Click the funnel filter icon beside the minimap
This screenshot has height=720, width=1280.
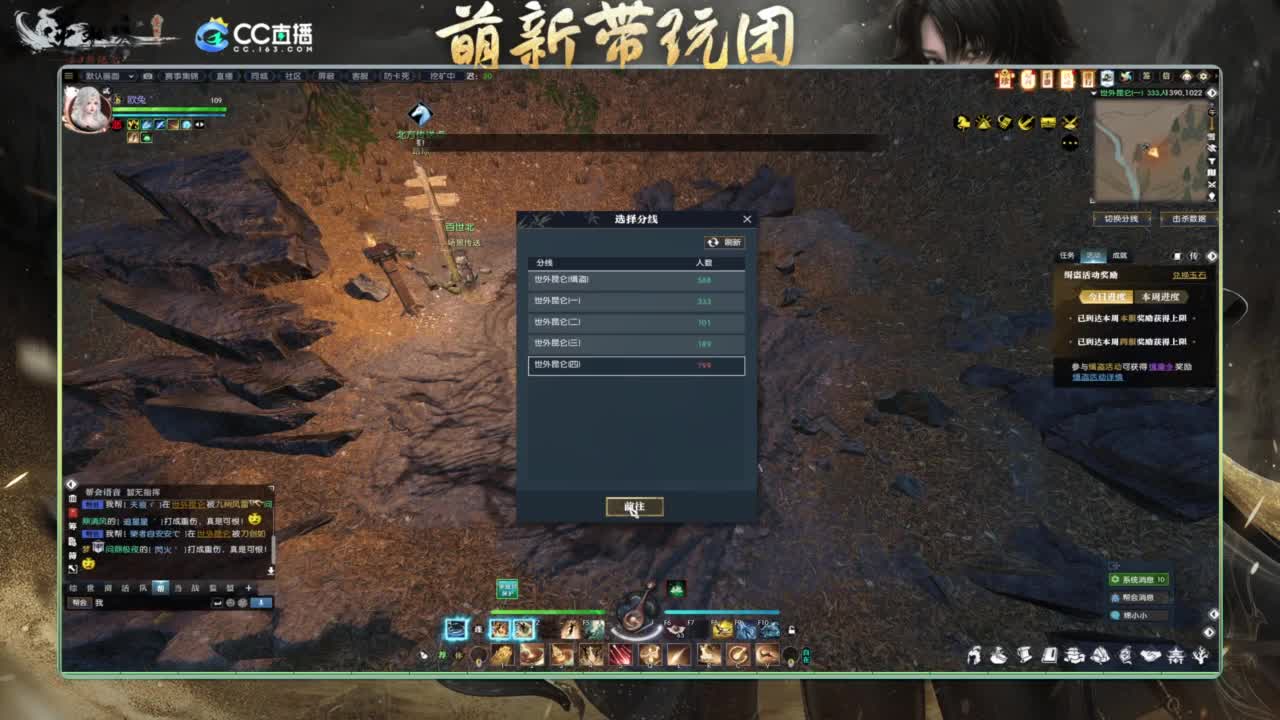pos(1211,162)
